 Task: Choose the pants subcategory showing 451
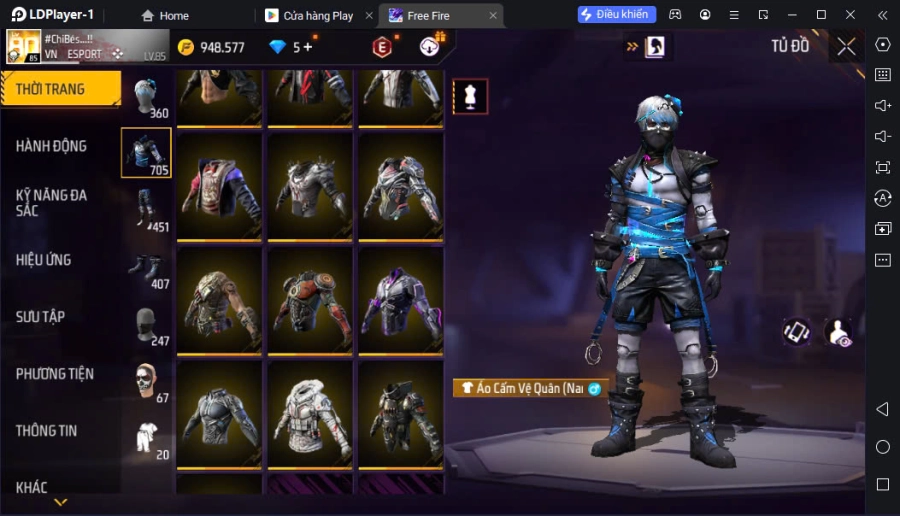(x=146, y=210)
